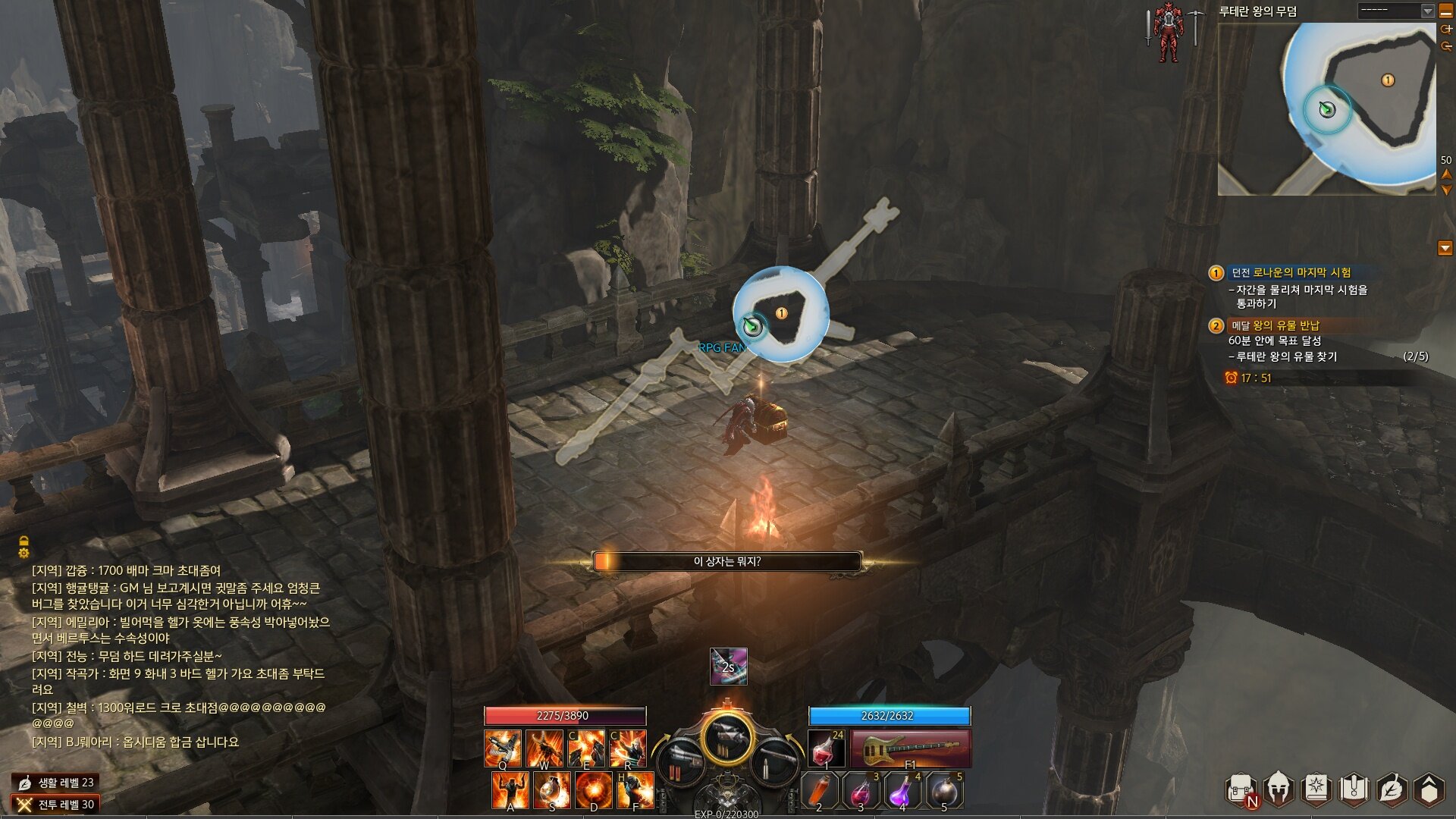Select the central revolver weapon stance

[727, 739]
